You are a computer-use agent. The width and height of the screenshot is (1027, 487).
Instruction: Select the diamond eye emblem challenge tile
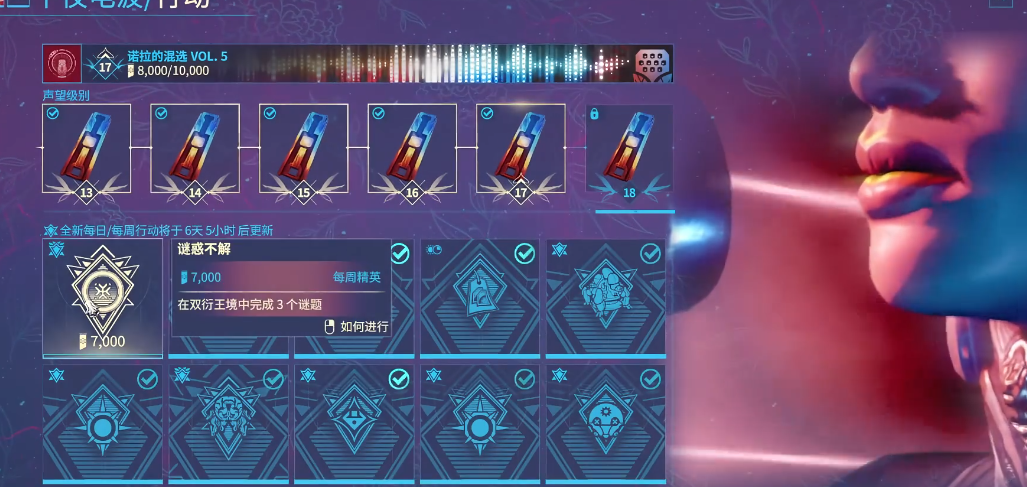[354, 423]
